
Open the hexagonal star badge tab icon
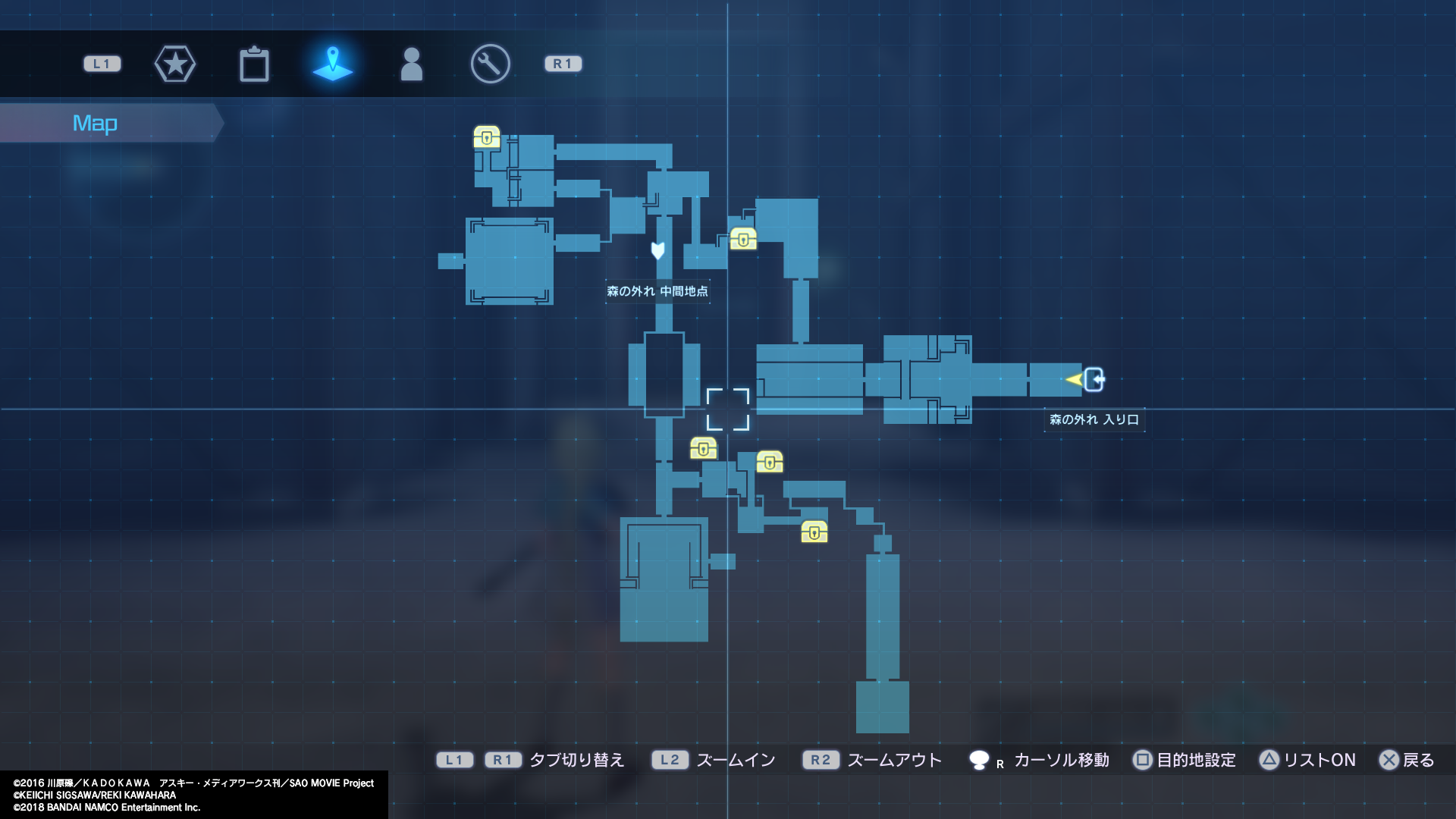click(x=175, y=64)
